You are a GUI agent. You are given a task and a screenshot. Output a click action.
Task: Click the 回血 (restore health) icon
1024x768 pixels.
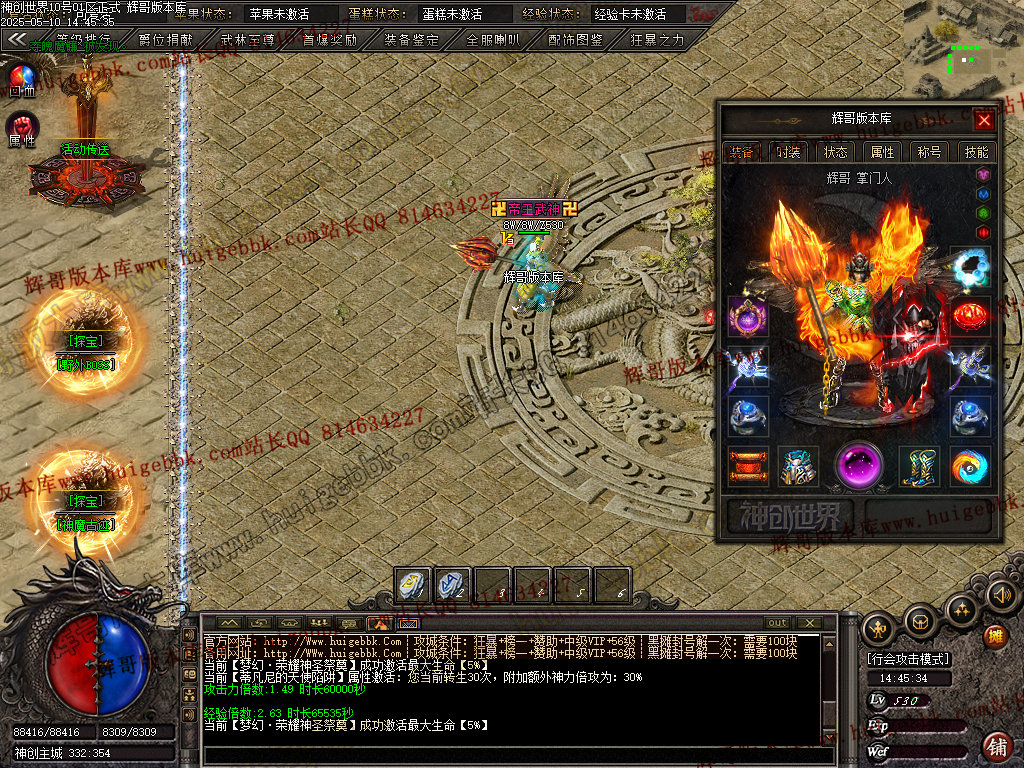point(21,79)
